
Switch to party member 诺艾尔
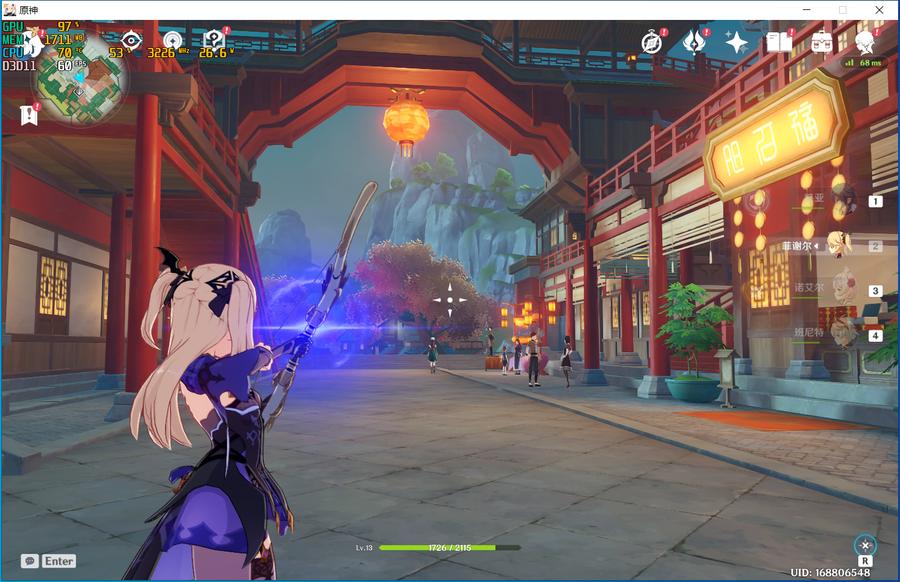845,290
